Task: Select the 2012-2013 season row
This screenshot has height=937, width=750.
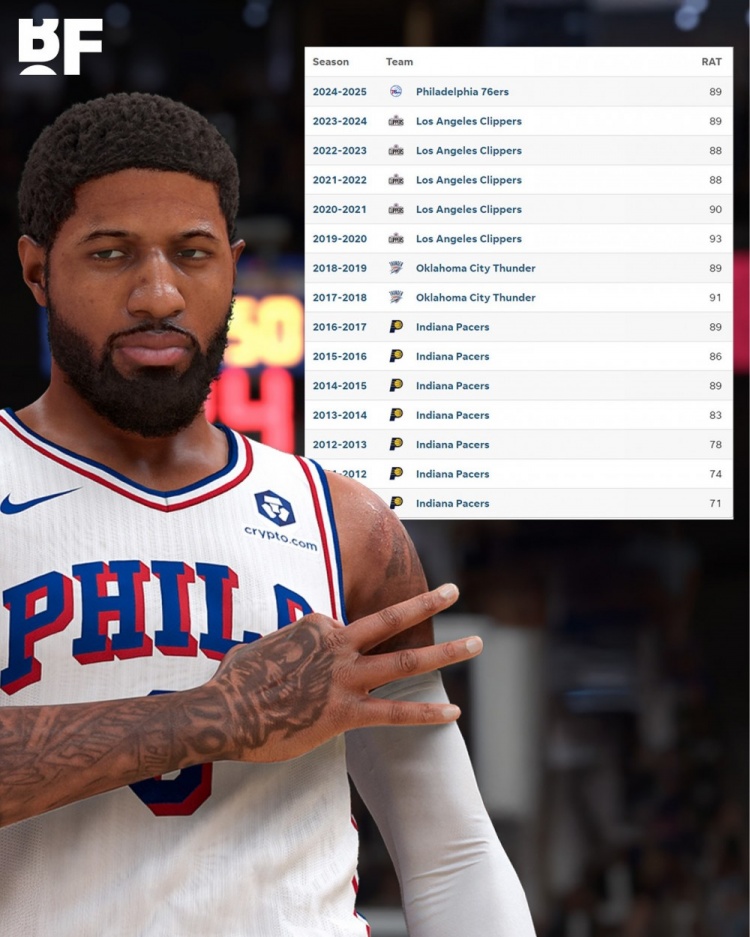Action: pyautogui.click(x=339, y=445)
